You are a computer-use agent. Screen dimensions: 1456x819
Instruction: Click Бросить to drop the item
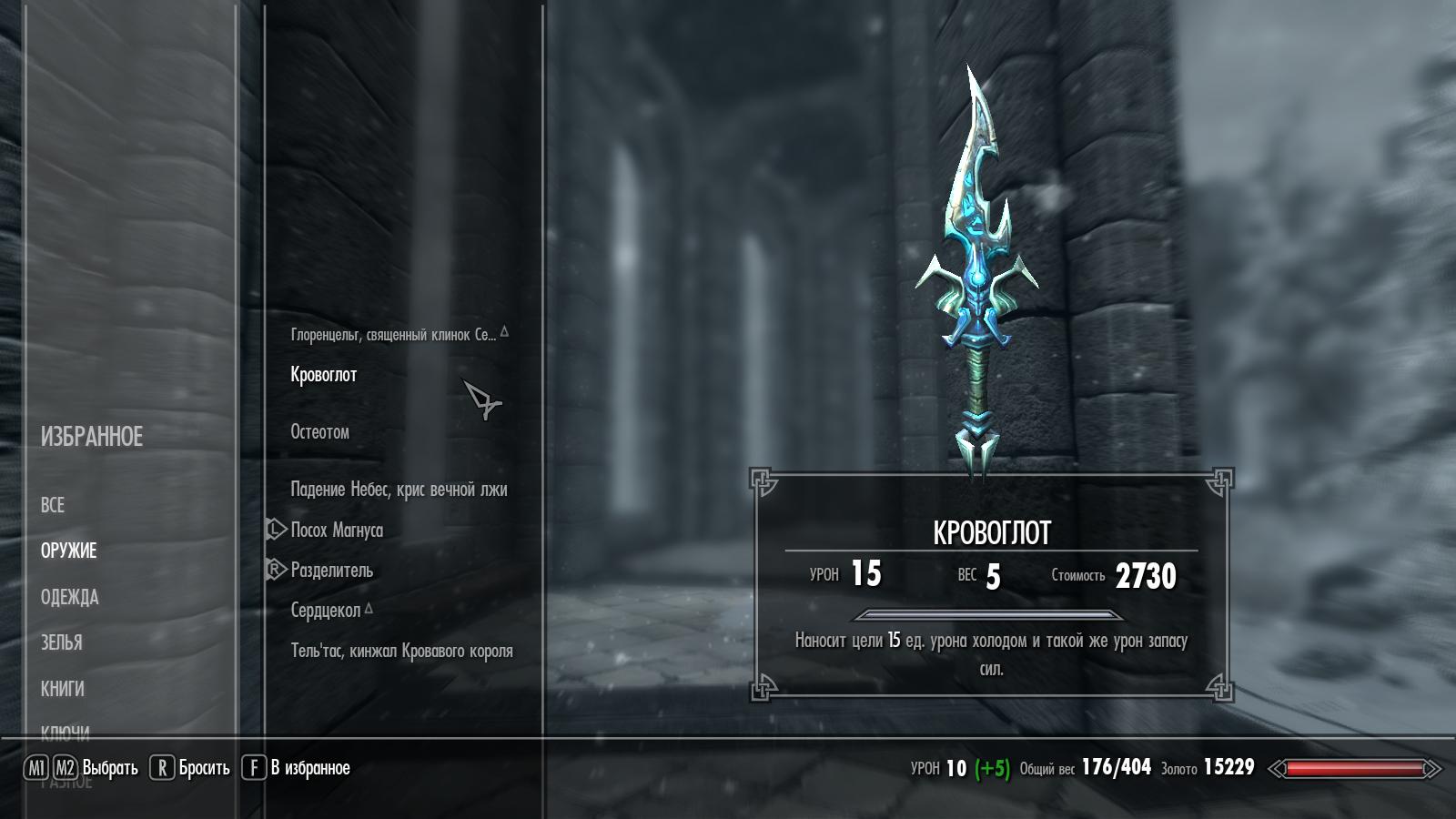(x=202, y=767)
